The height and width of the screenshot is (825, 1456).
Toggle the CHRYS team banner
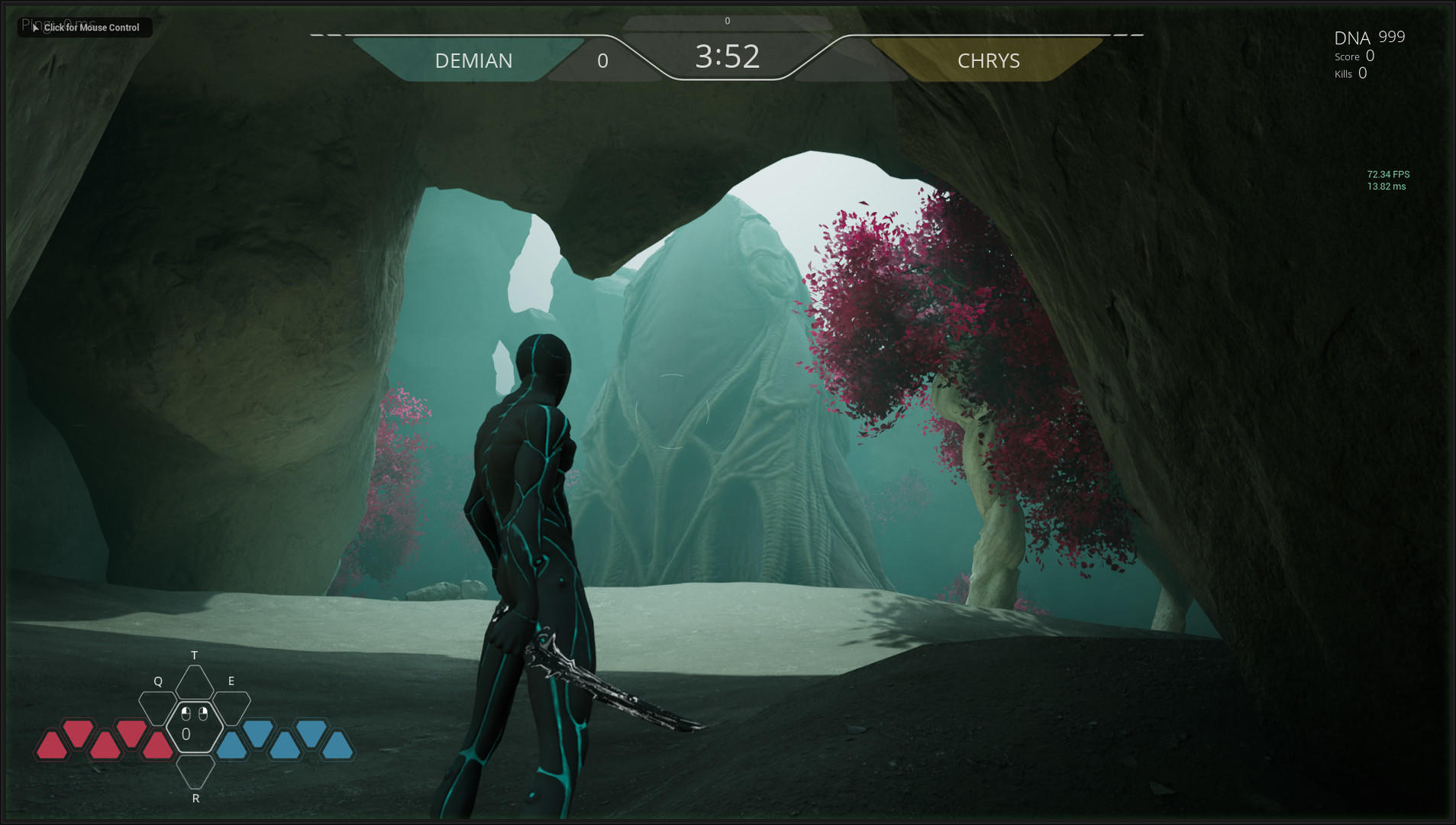(989, 60)
